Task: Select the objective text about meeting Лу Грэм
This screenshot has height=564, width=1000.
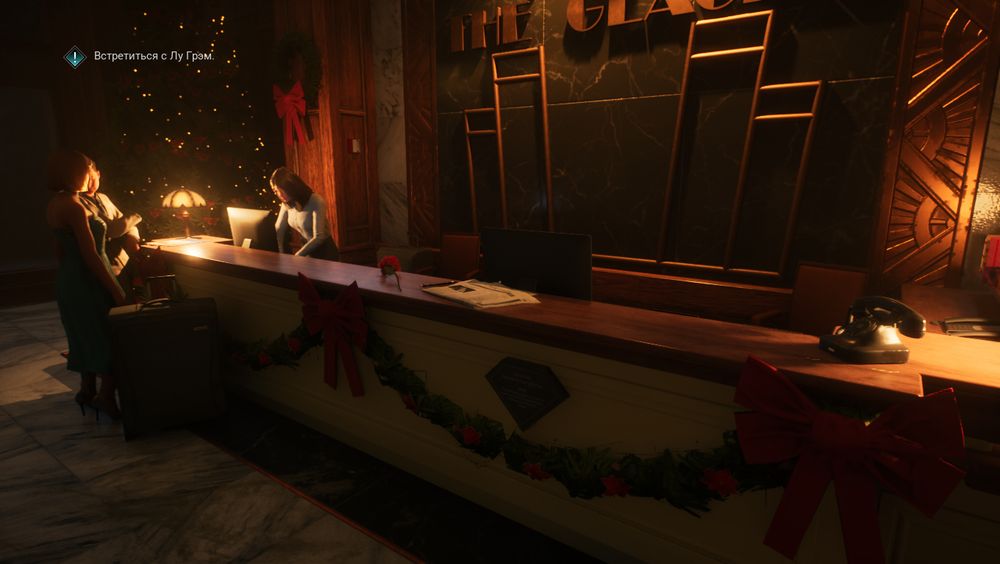Action: (x=154, y=57)
